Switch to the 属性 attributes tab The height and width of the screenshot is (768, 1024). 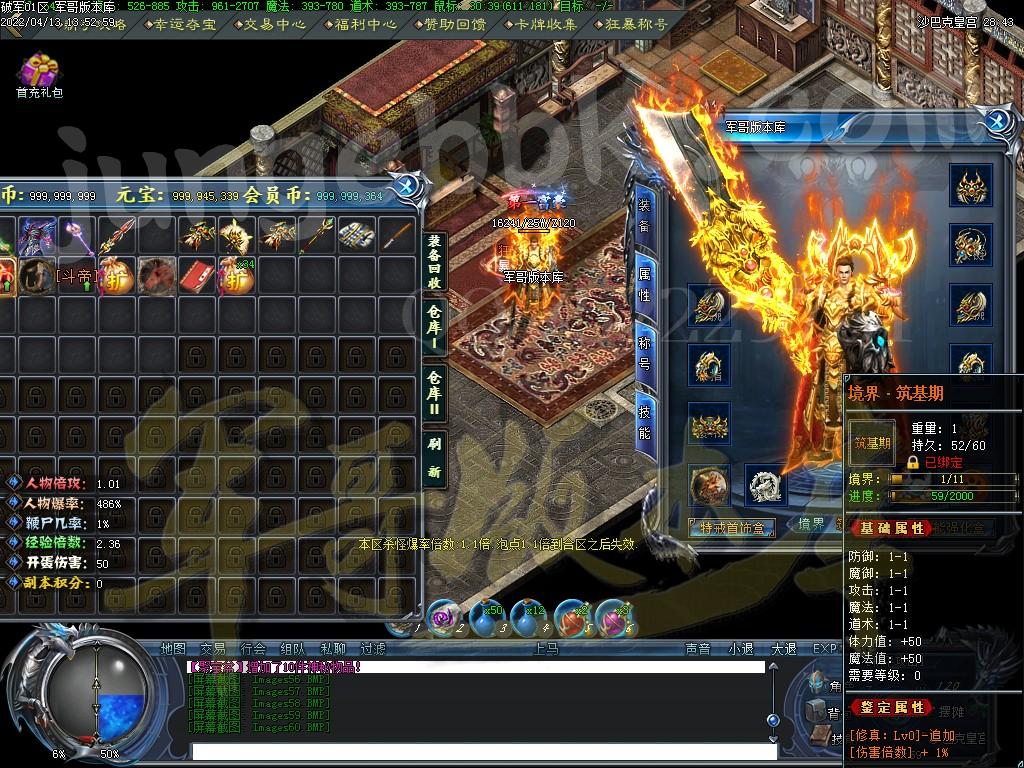pyautogui.click(x=645, y=284)
